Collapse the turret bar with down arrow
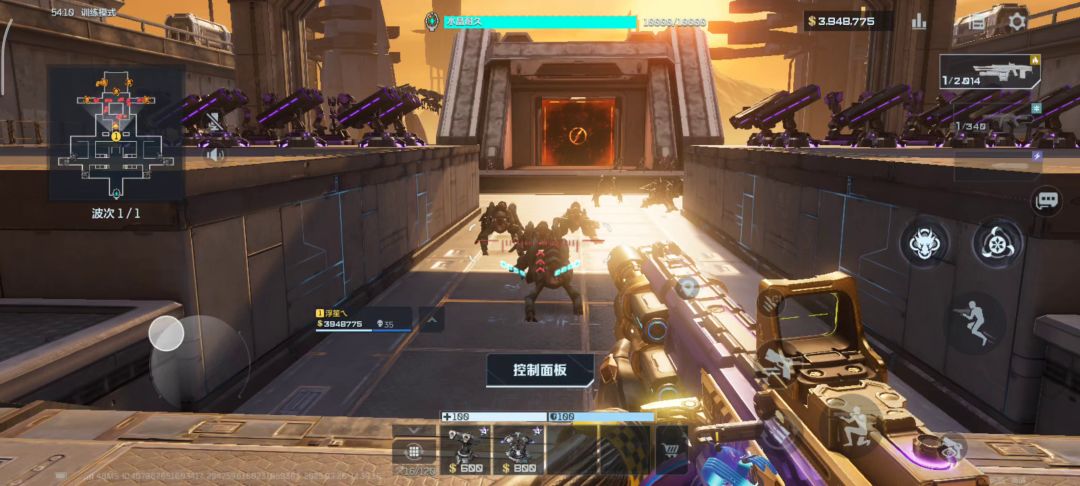 tap(413, 430)
